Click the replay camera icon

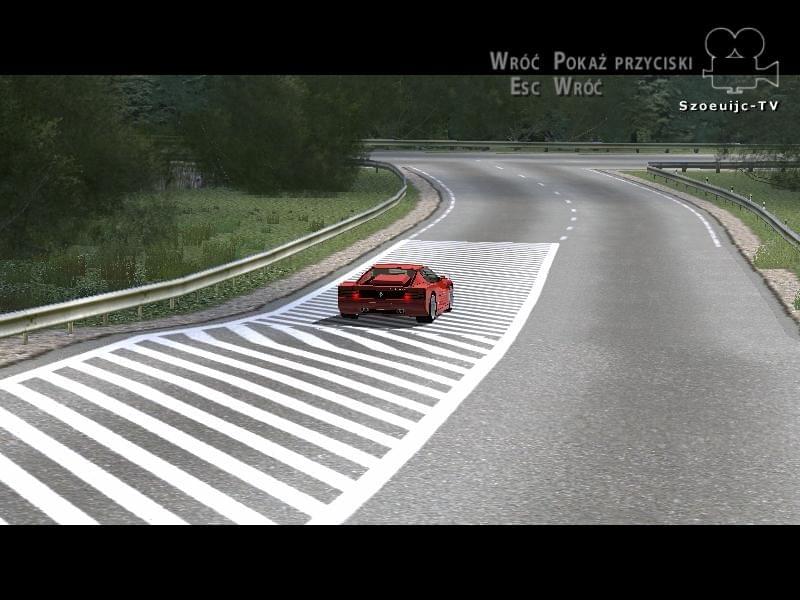(x=739, y=60)
